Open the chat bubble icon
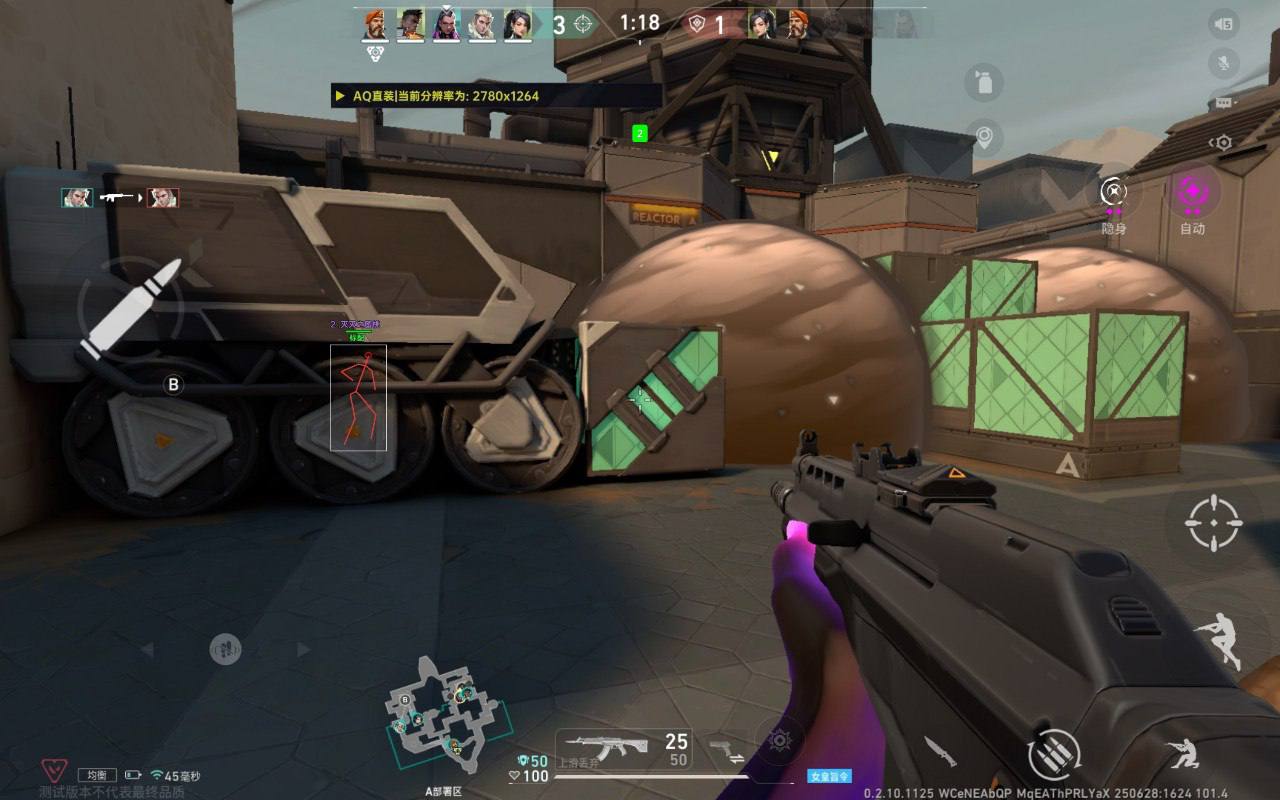Screen dimensions: 1280x800 [x=1222, y=103]
